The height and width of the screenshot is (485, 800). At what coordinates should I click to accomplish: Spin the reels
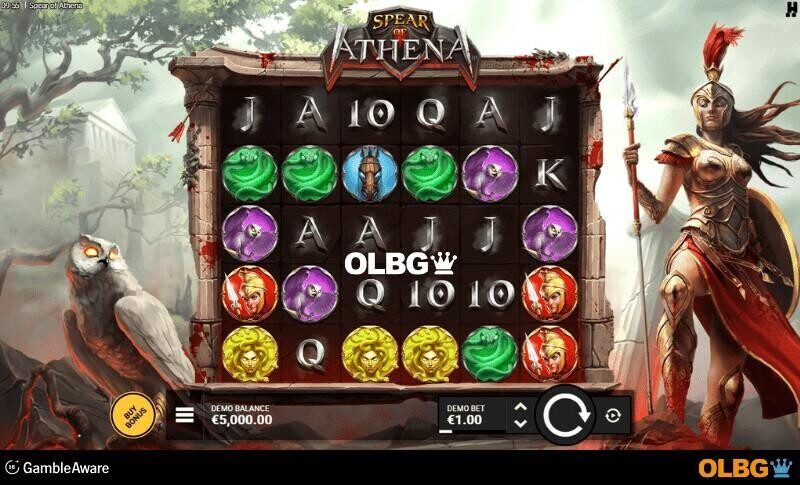565,415
